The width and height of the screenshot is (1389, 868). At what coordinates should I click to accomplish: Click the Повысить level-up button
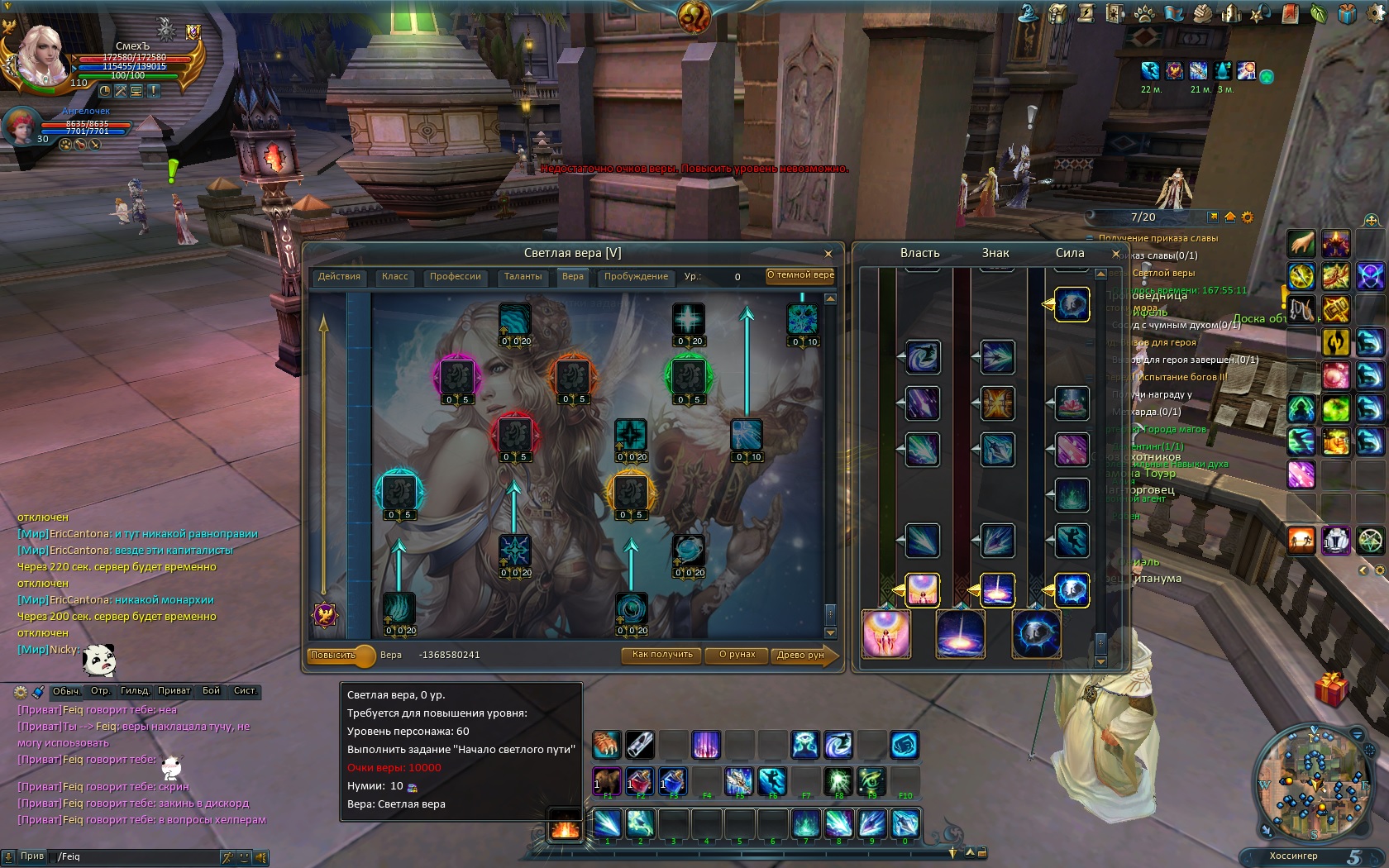coord(333,656)
